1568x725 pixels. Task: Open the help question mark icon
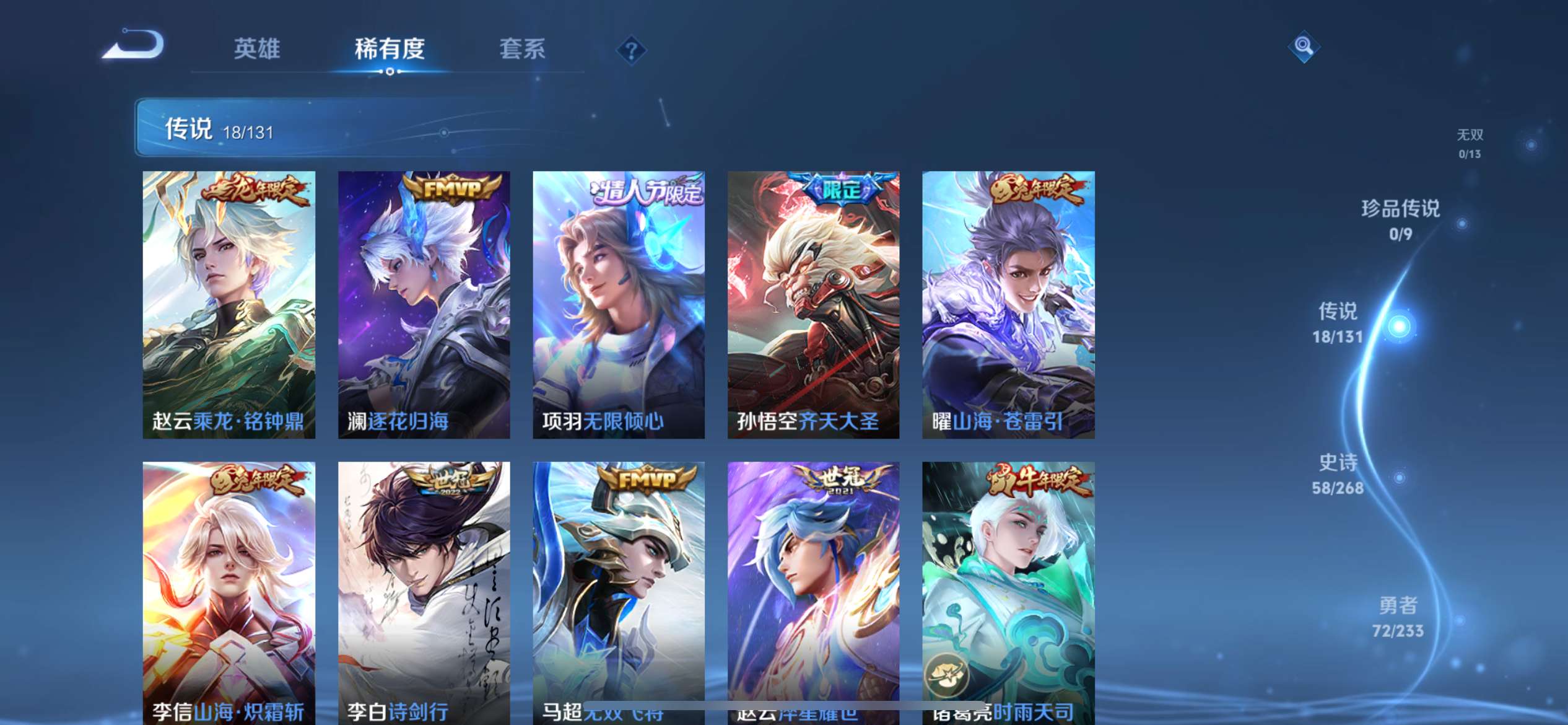point(630,51)
